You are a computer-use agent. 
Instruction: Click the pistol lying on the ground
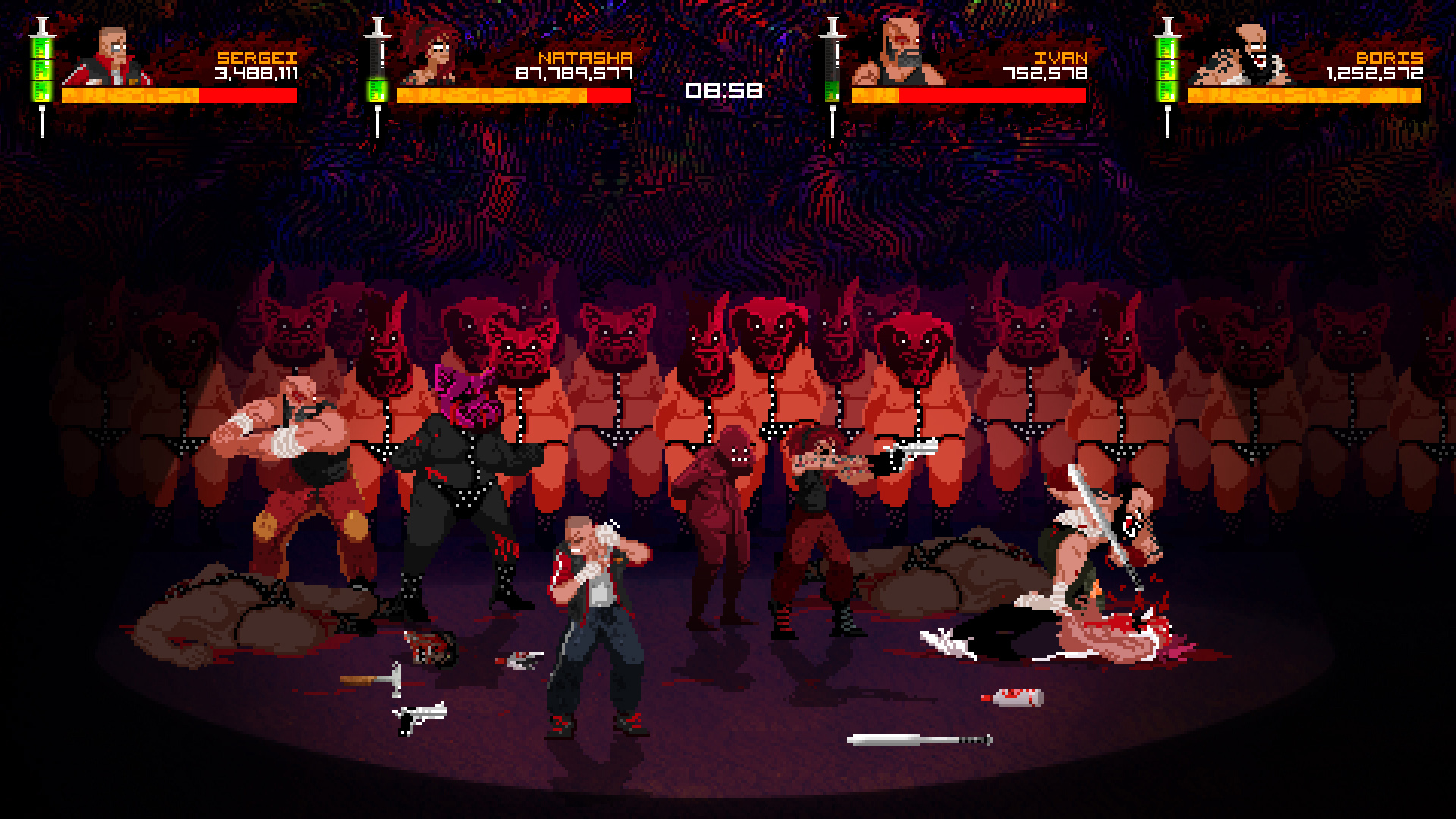[x=421, y=720]
